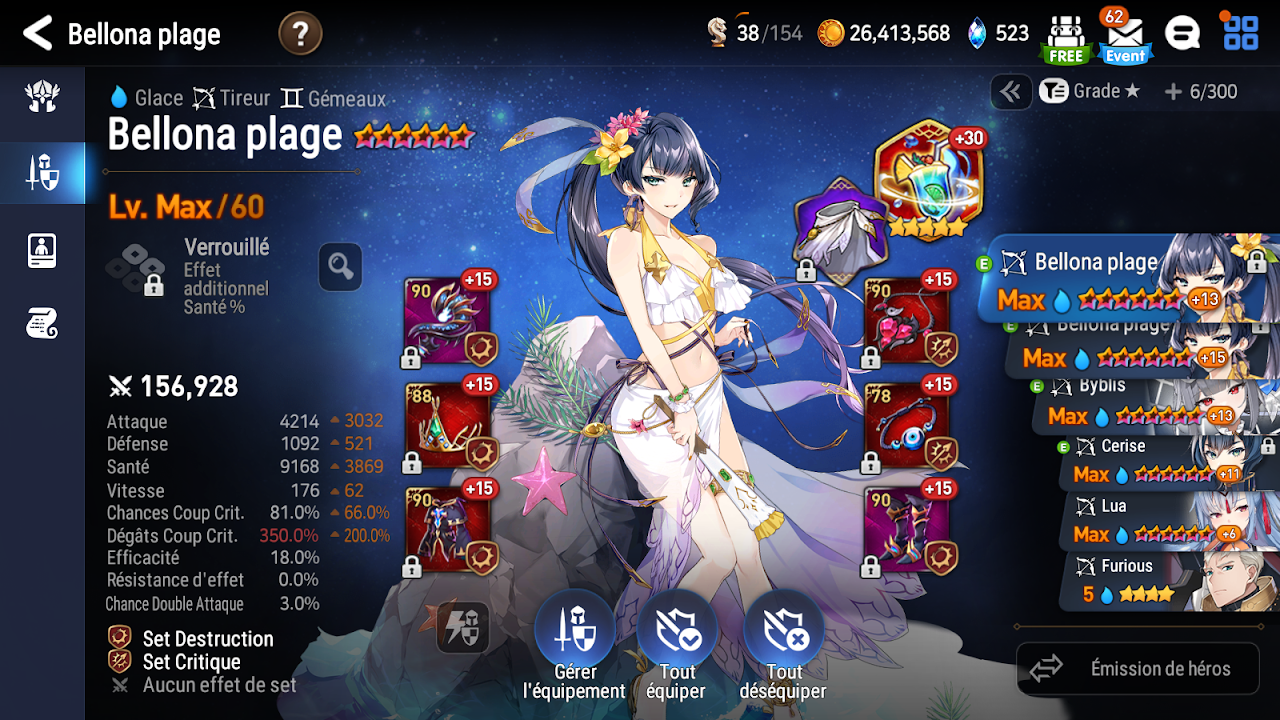Claim the FREE gift pack
Image resolution: width=1280 pixels, height=720 pixels.
[x=1066, y=38]
